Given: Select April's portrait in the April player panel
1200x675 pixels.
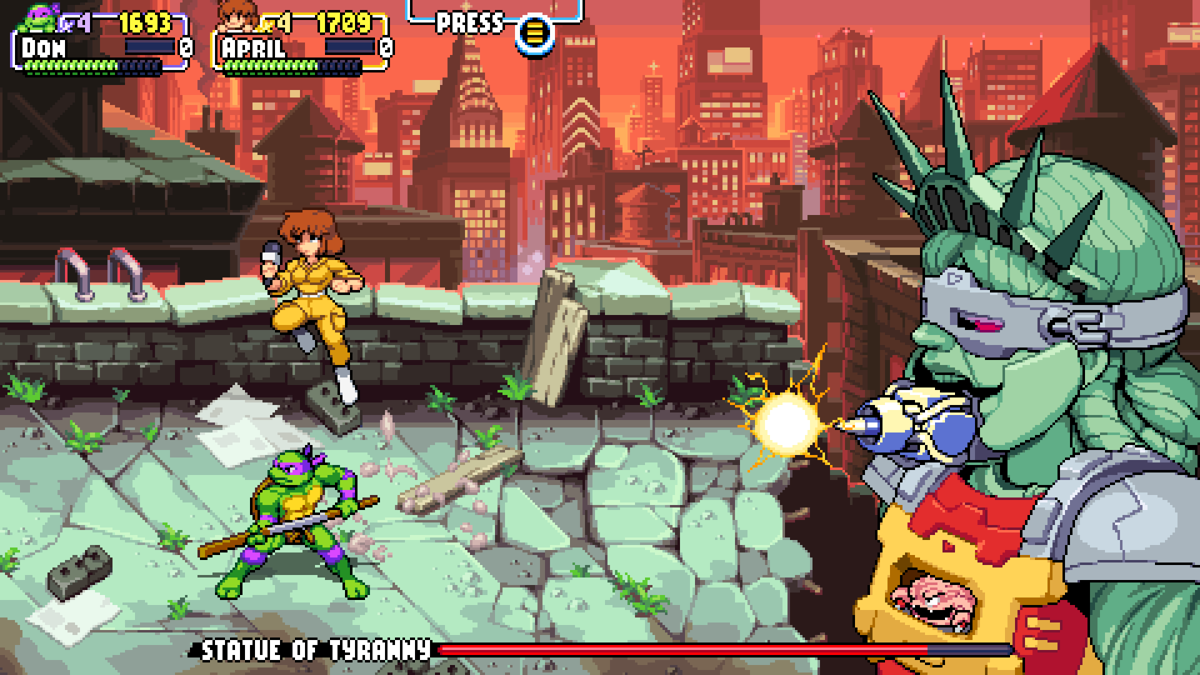Looking at the screenshot, I should [236, 17].
